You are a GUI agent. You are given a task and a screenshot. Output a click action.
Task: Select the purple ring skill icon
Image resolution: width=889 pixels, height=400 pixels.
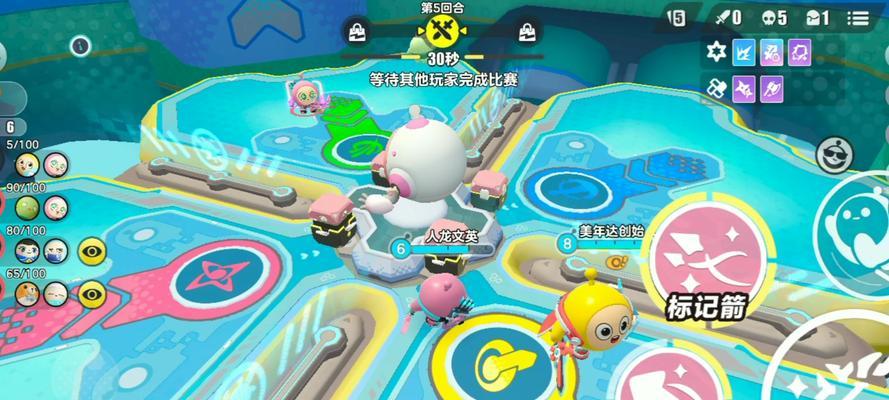coord(799,52)
